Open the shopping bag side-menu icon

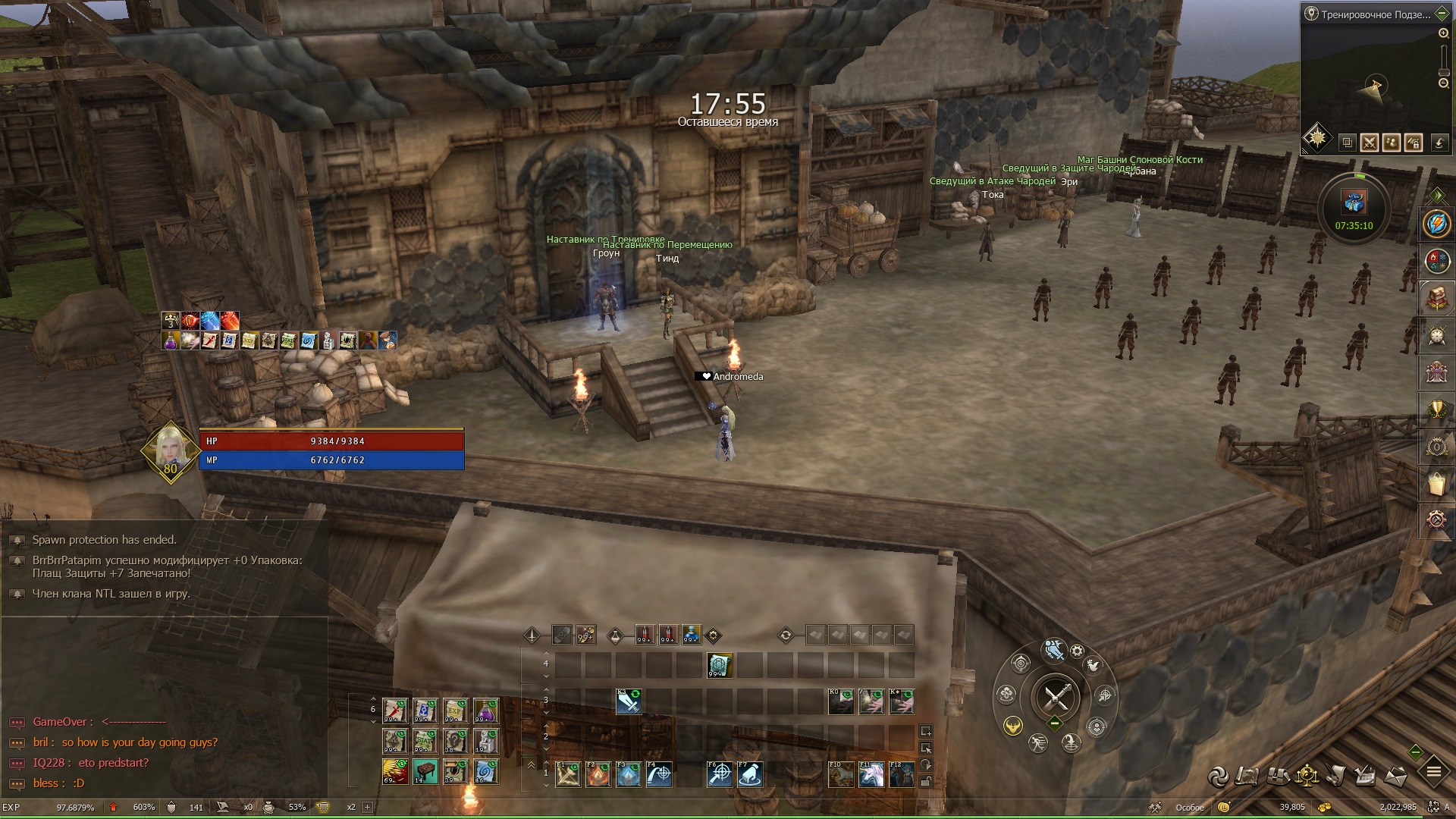[x=1436, y=483]
